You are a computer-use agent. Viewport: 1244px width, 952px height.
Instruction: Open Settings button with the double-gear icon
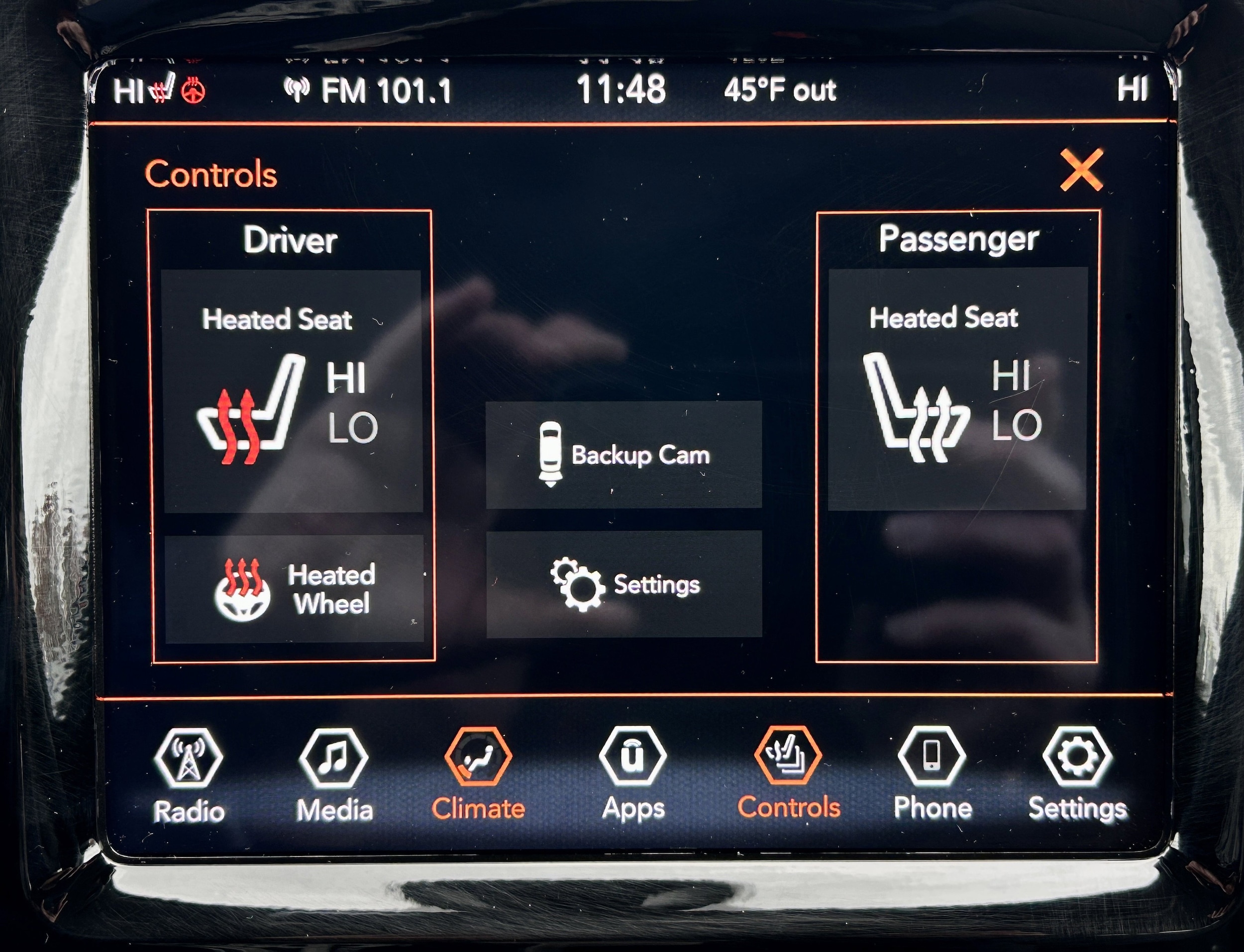[623, 583]
